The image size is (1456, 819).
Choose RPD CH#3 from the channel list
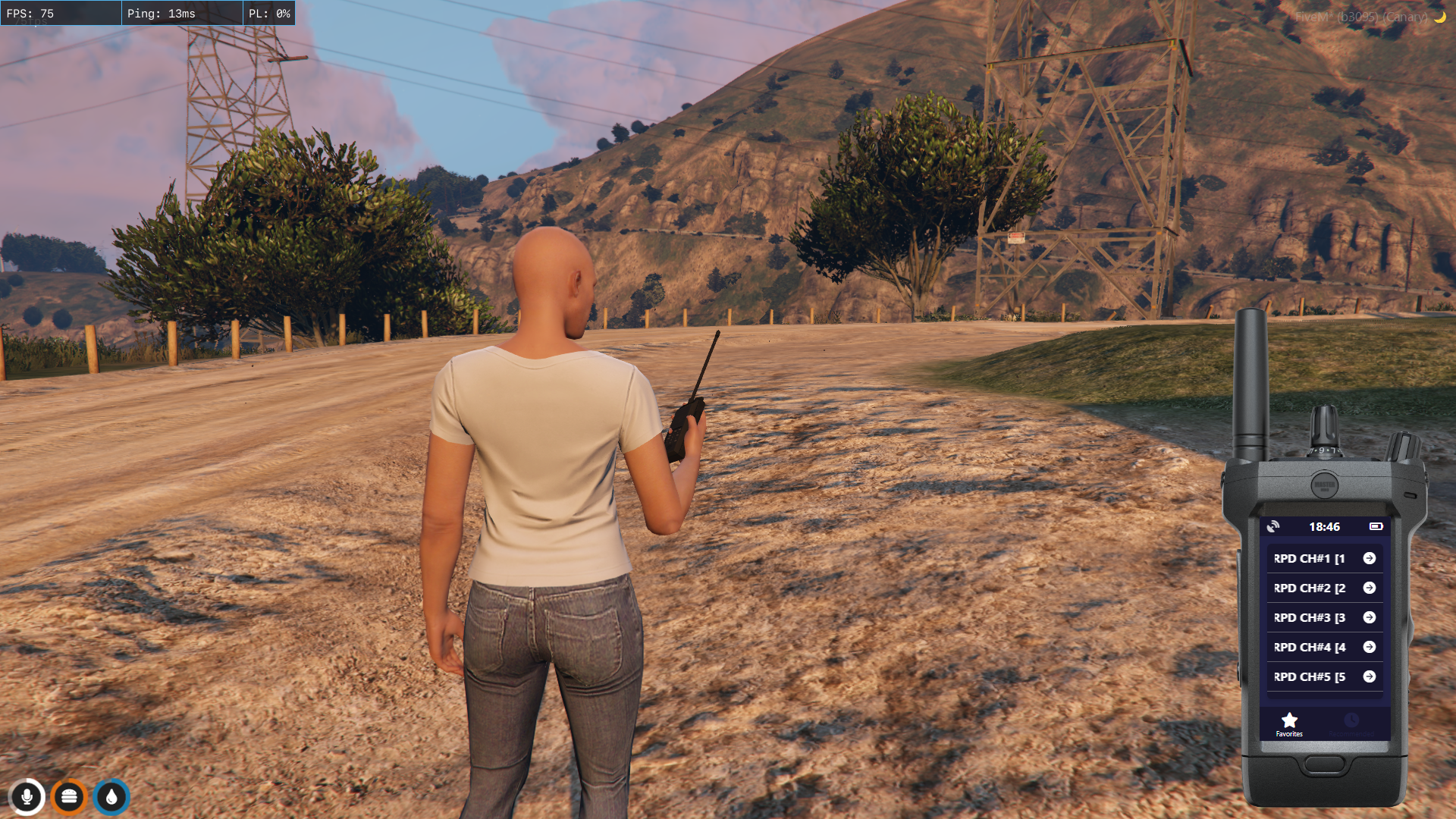1324,617
